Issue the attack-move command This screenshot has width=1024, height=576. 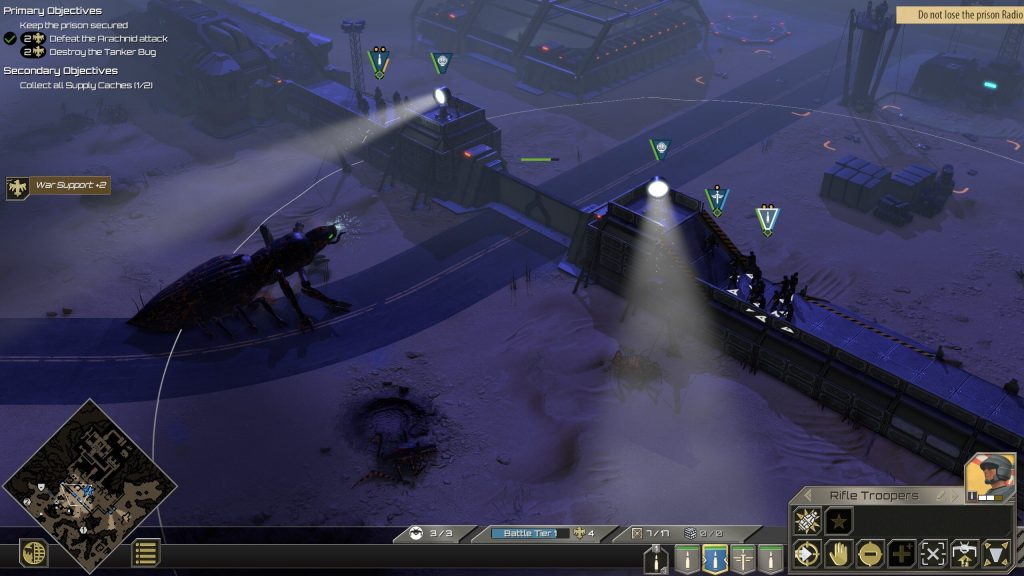[x=805, y=553]
